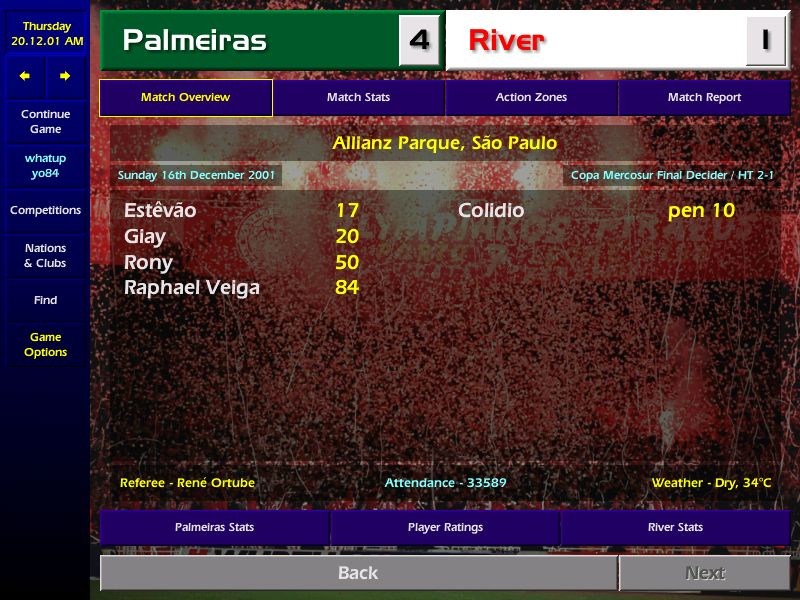The height and width of the screenshot is (600, 800).
Task: Select goalscorer Estêvão
Action: [x=160, y=211]
